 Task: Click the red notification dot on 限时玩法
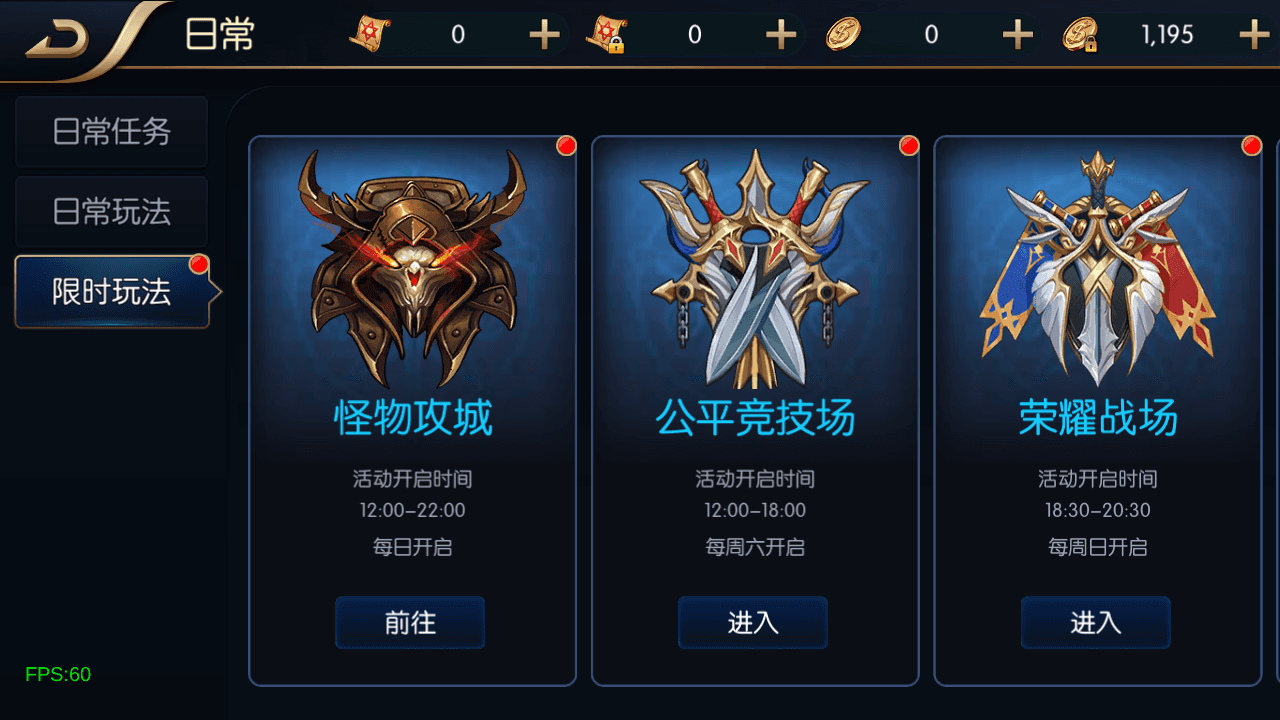pos(201,262)
